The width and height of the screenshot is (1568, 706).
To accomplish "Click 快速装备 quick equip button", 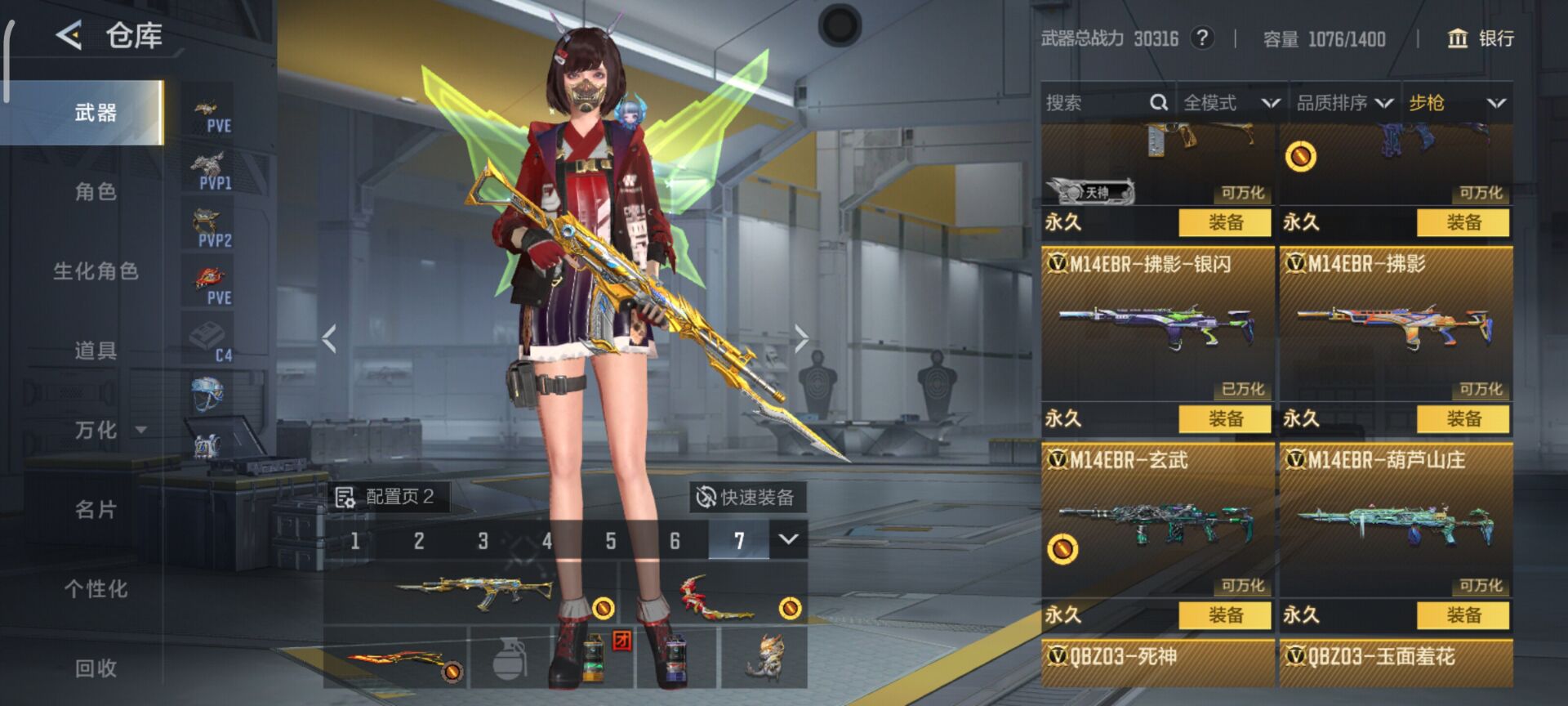I will click(746, 497).
